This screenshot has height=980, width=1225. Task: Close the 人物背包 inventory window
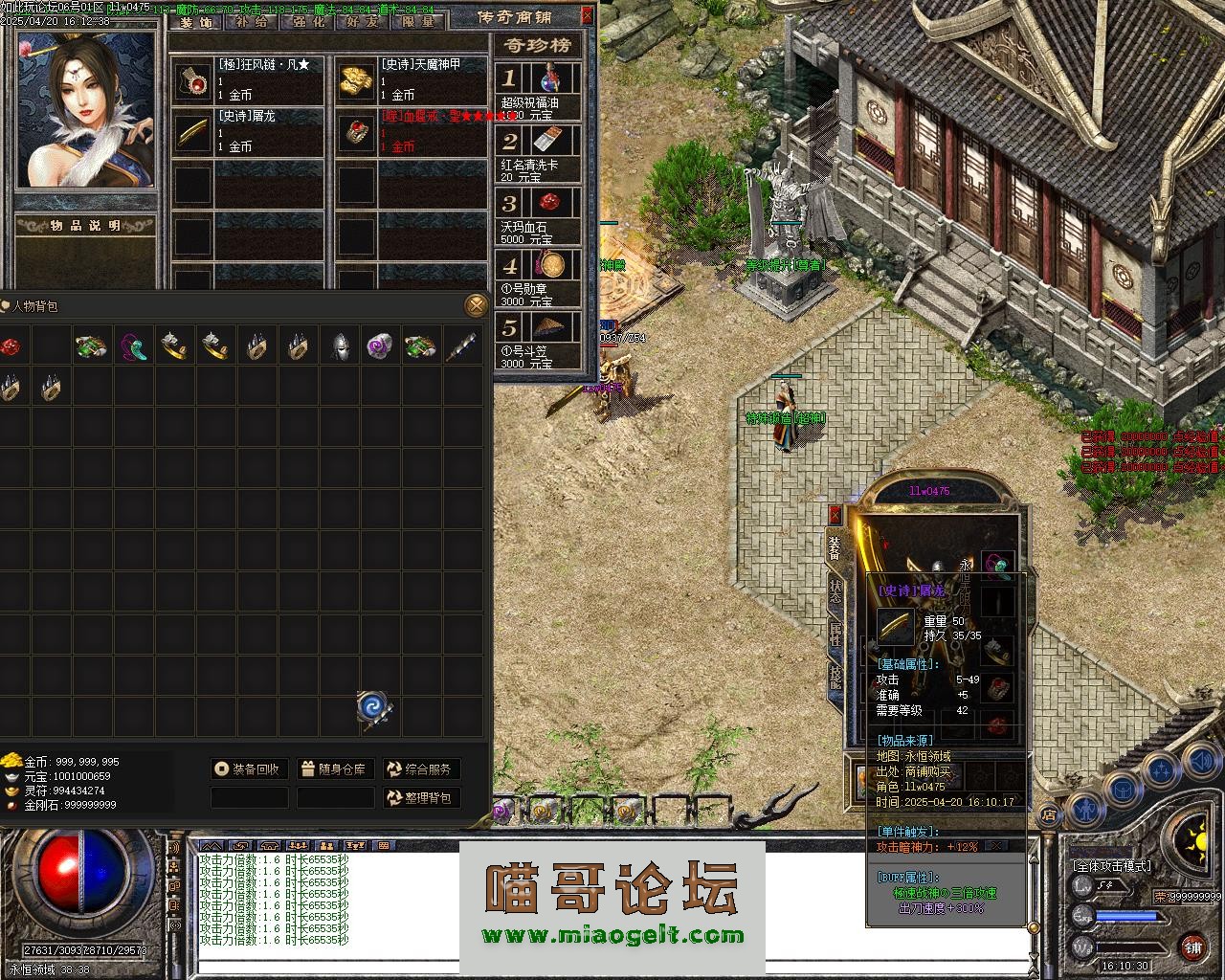476,305
